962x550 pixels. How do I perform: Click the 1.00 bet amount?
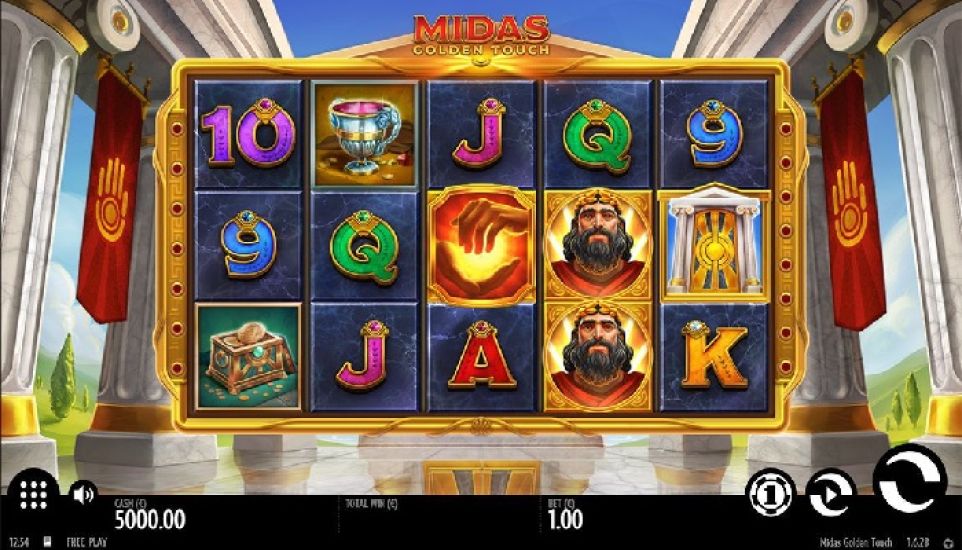[x=568, y=519]
